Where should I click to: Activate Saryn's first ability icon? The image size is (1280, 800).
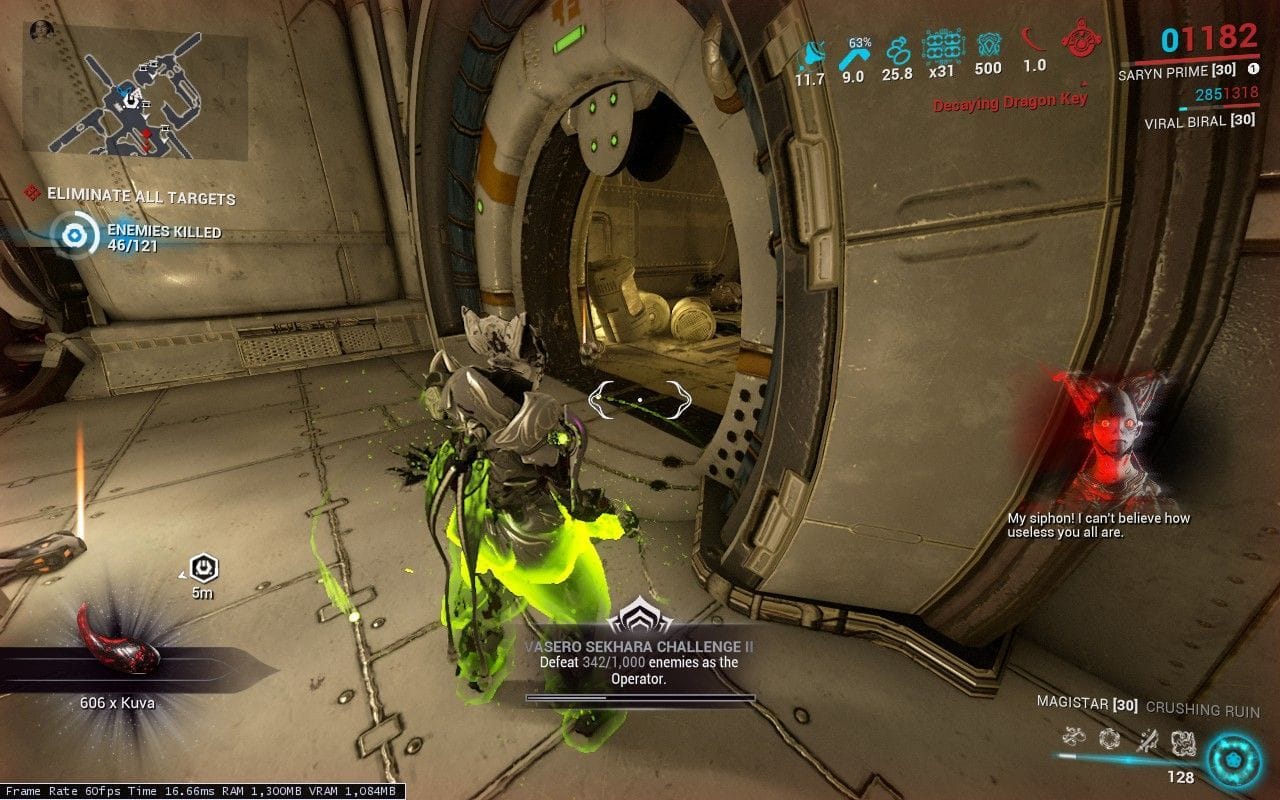pos(1075,739)
